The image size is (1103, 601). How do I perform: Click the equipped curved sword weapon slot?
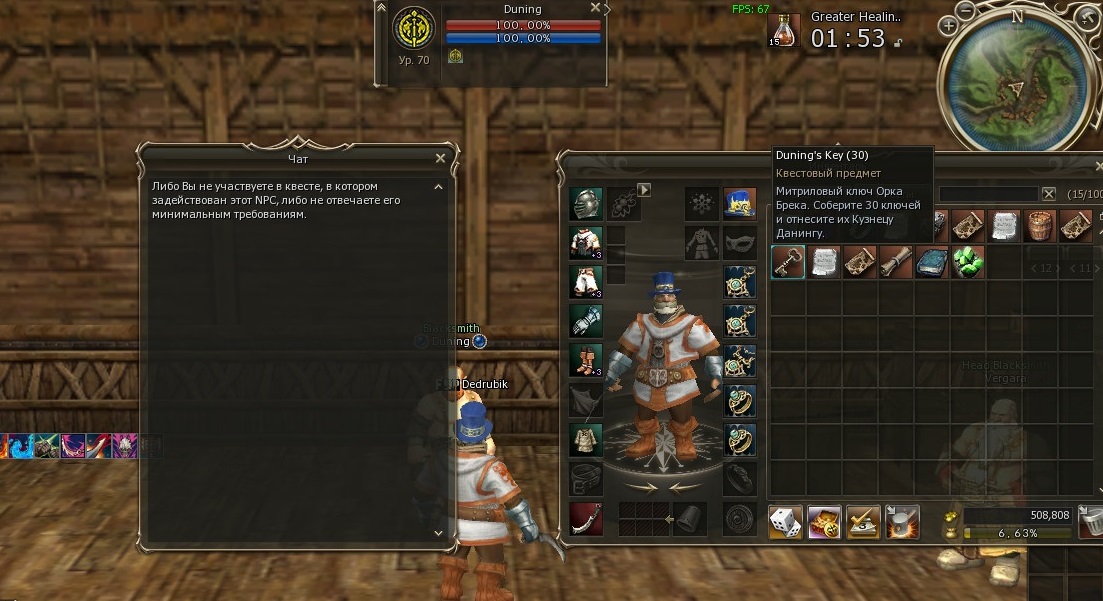[586, 518]
